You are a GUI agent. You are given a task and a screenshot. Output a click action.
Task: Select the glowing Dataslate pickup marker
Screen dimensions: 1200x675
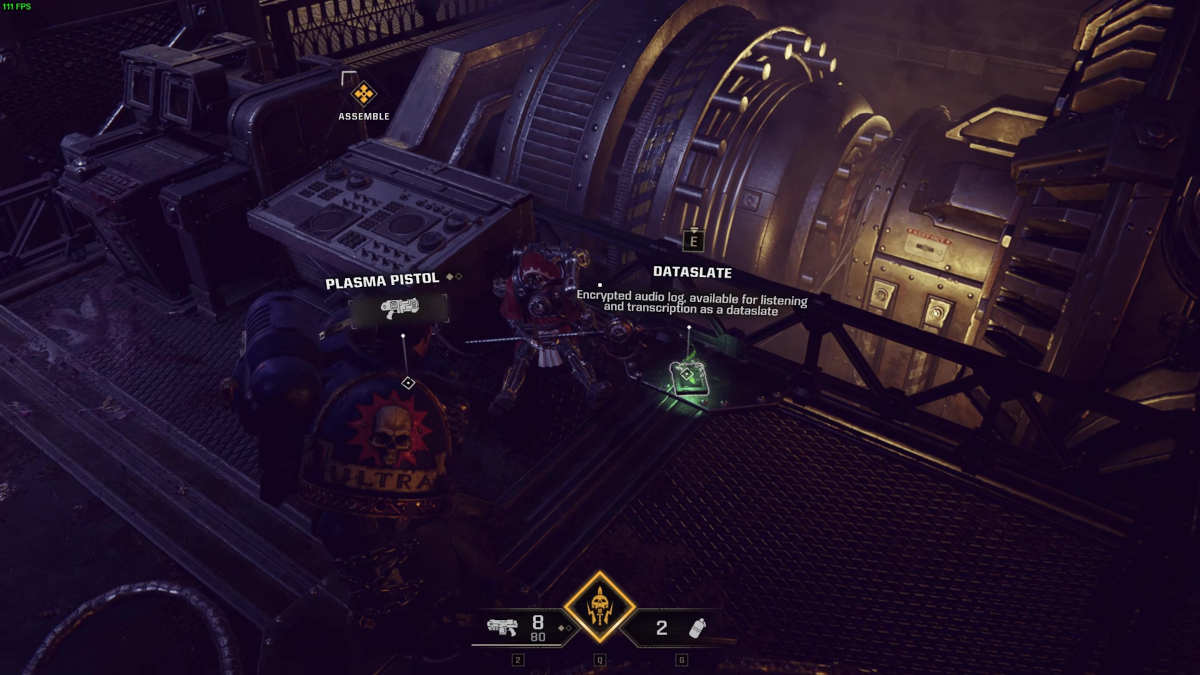point(688,376)
